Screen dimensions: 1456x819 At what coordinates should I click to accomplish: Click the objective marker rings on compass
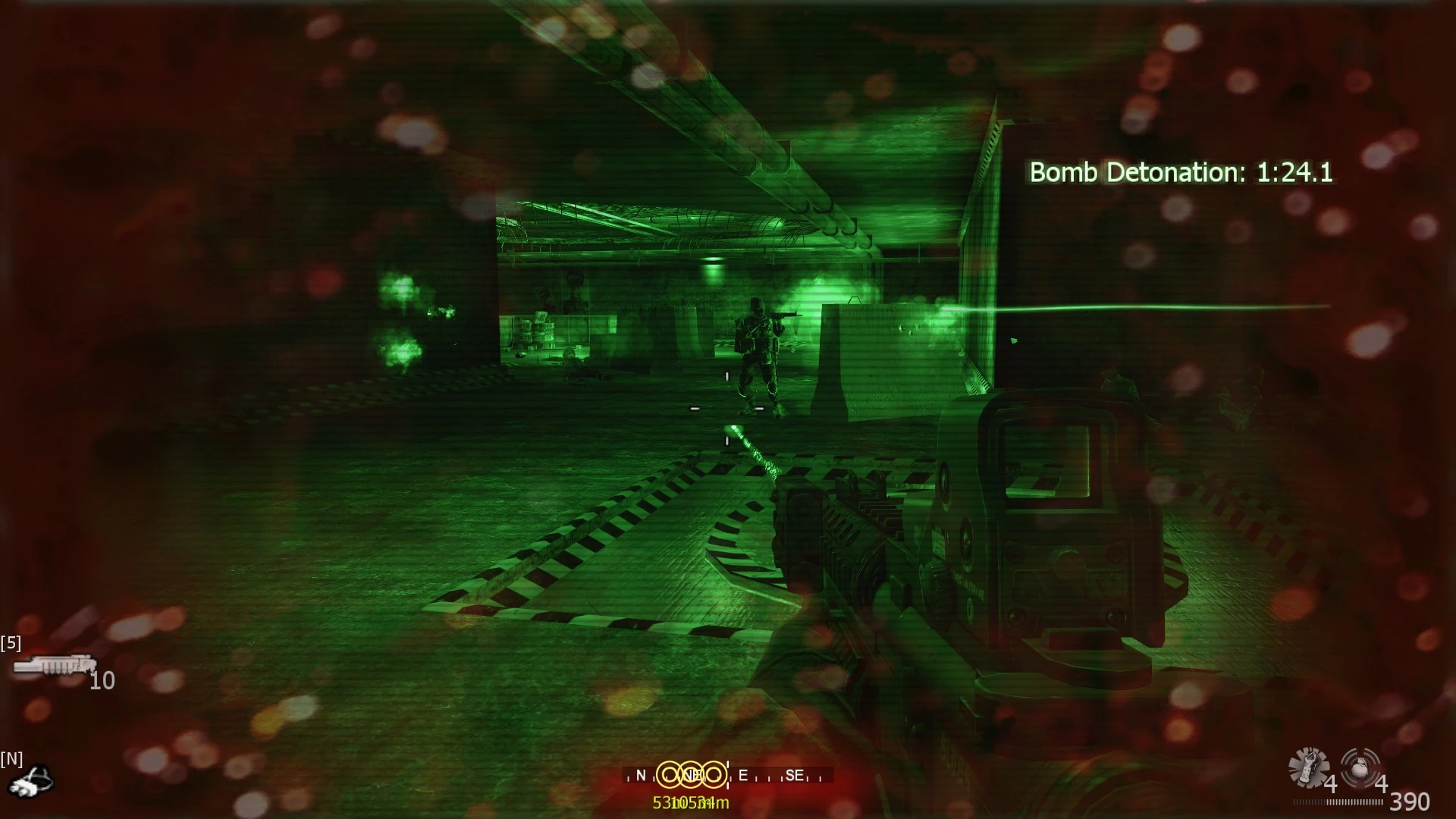point(690,774)
